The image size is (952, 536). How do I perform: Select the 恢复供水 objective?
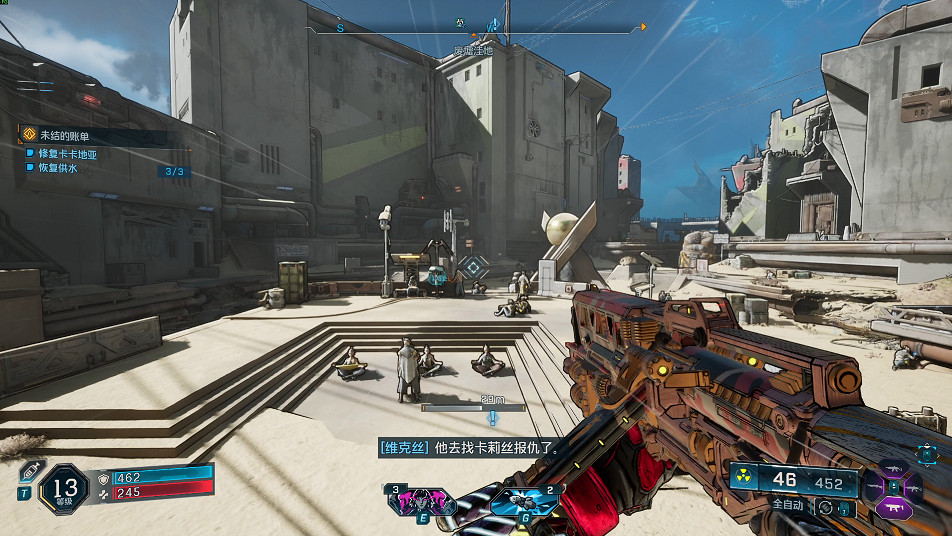point(58,168)
